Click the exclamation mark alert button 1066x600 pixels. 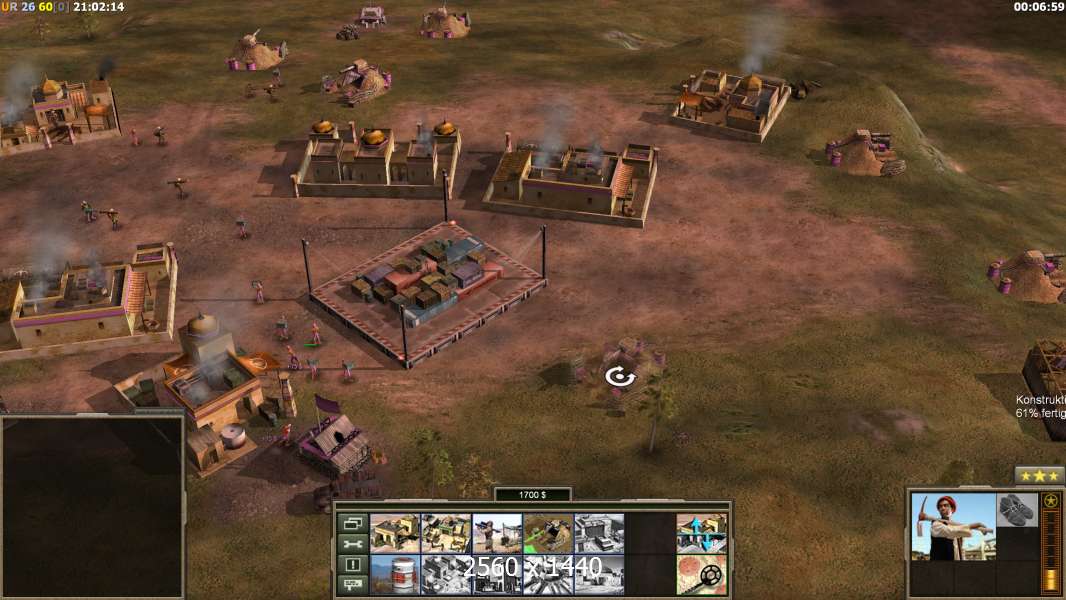pyautogui.click(x=351, y=565)
